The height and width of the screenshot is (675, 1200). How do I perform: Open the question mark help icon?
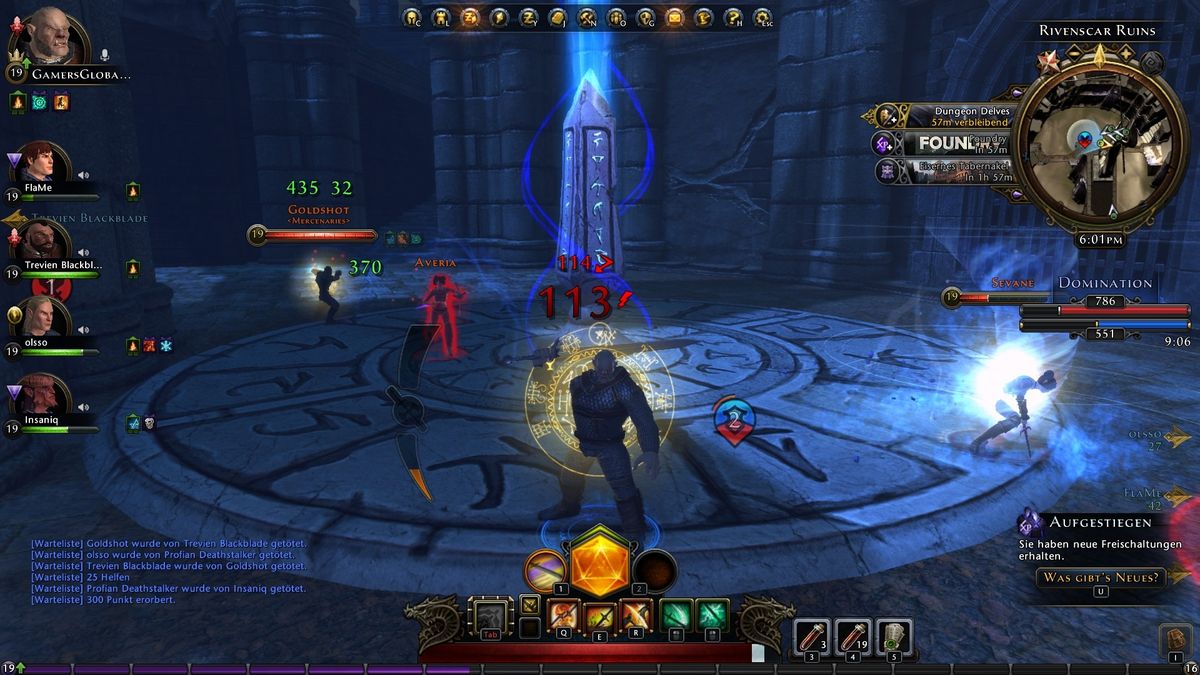pyautogui.click(x=734, y=16)
